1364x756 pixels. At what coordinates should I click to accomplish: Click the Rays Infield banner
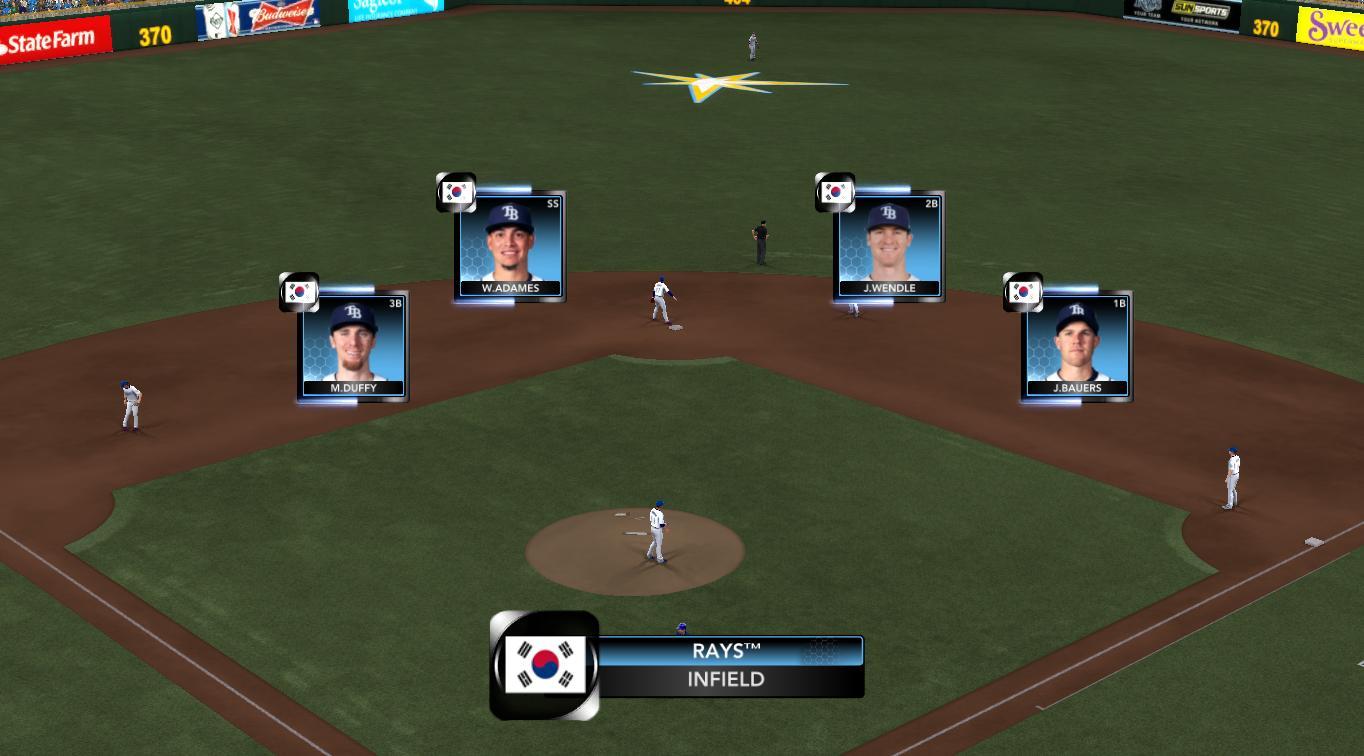pos(729,666)
